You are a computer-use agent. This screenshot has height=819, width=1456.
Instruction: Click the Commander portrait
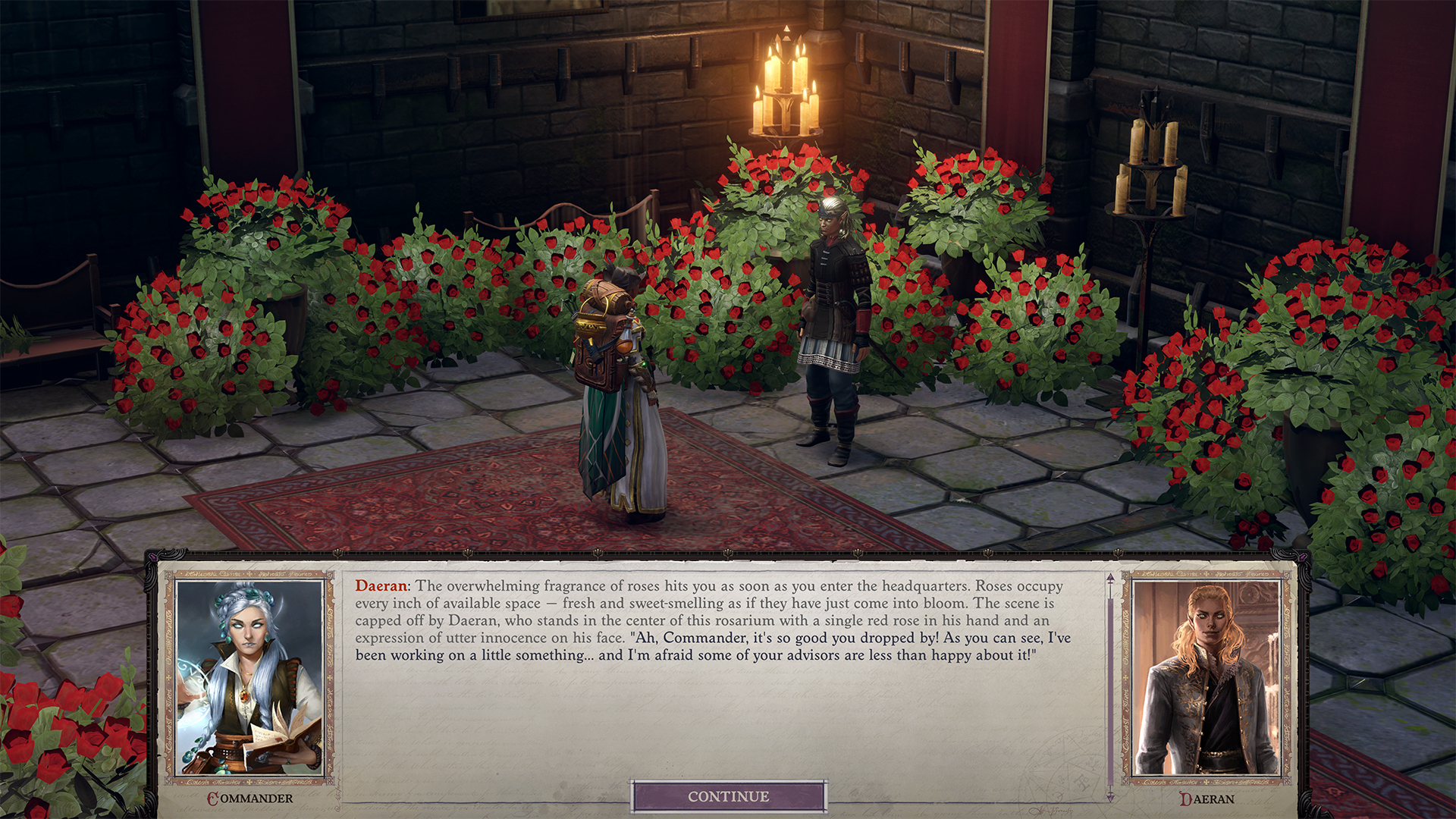click(249, 677)
